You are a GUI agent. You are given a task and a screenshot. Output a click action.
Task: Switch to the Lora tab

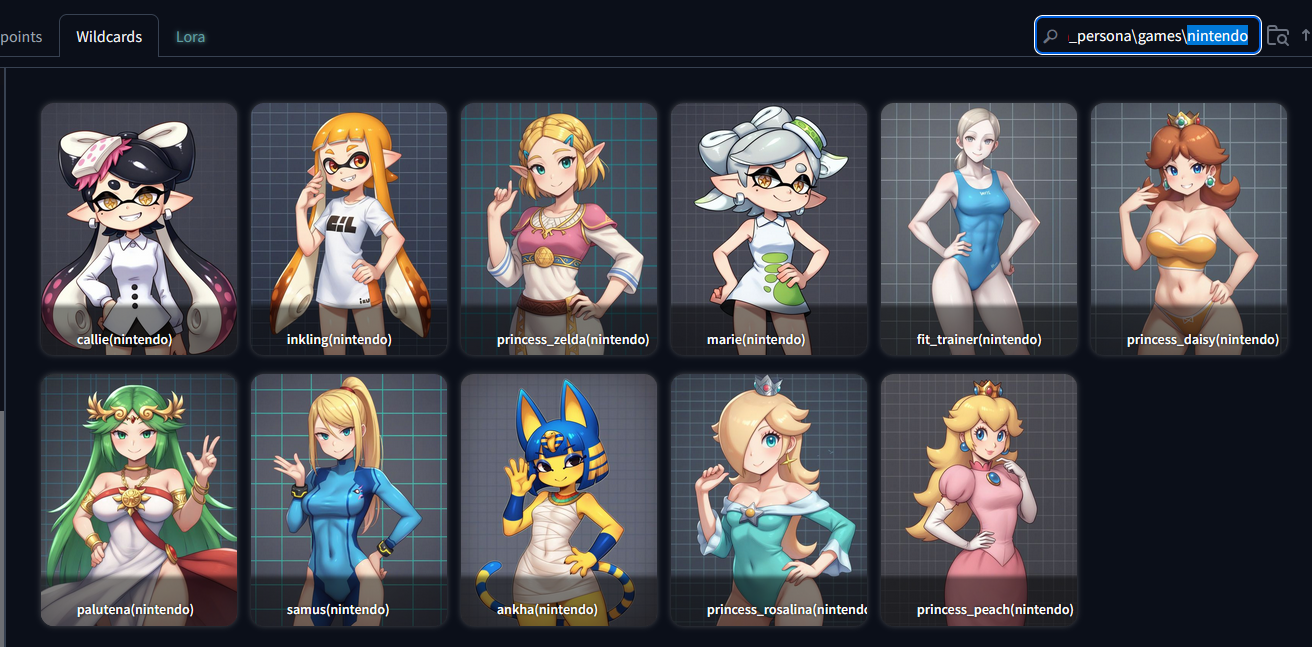[x=190, y=37]
